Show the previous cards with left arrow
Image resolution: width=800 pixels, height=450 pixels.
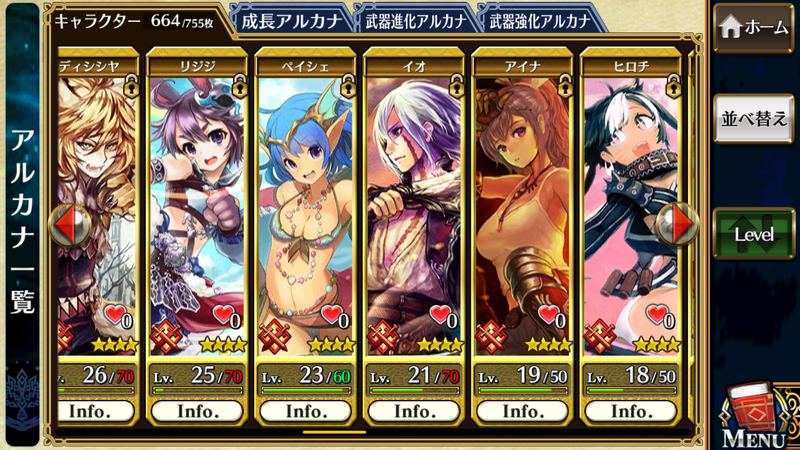[67, 224]
